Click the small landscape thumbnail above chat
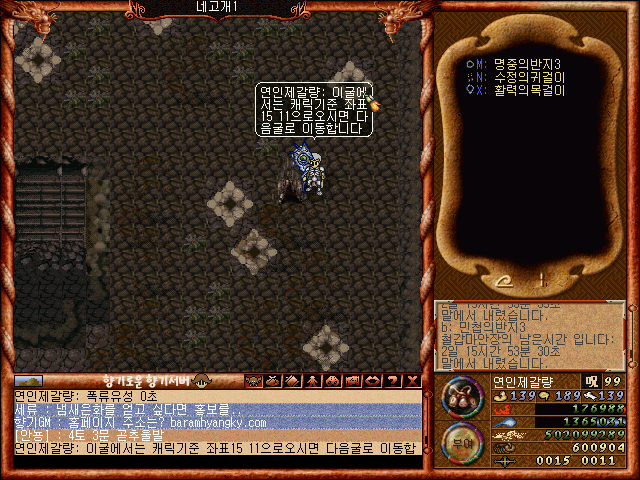 click(x=28, y=380)
